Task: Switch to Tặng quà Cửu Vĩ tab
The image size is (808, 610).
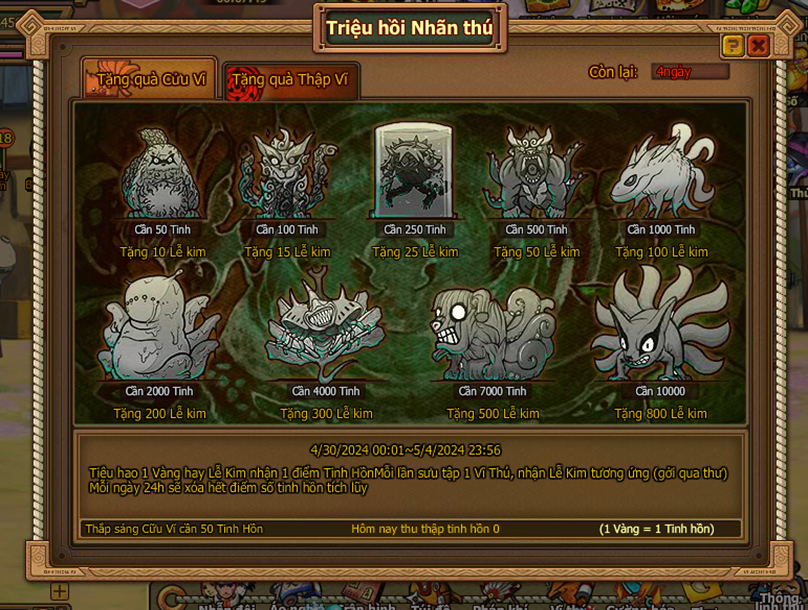Action: (150, 79)
